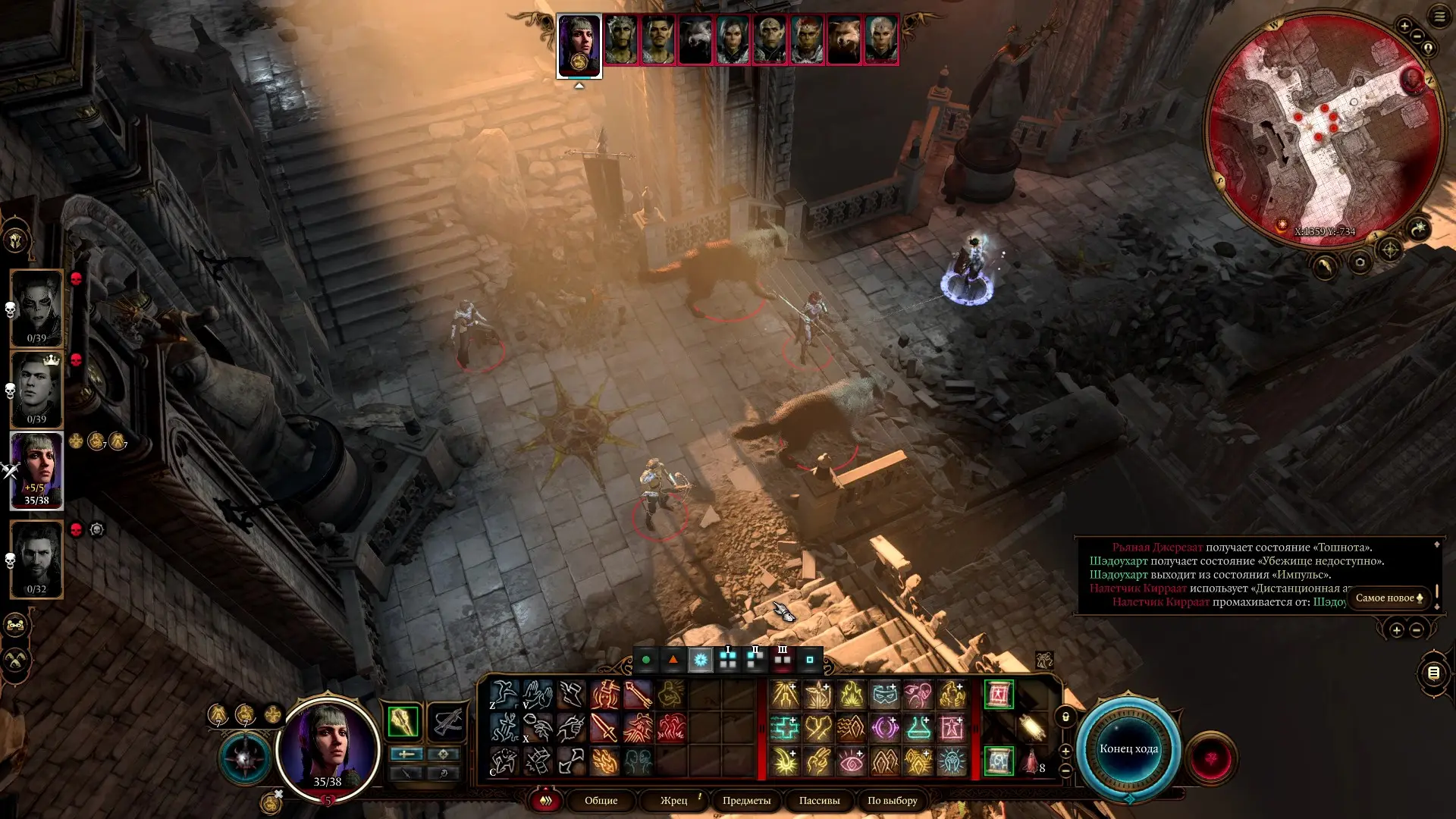Select the "Пассивы" passives tab
1456x819 pixels.
pos(819,801)
